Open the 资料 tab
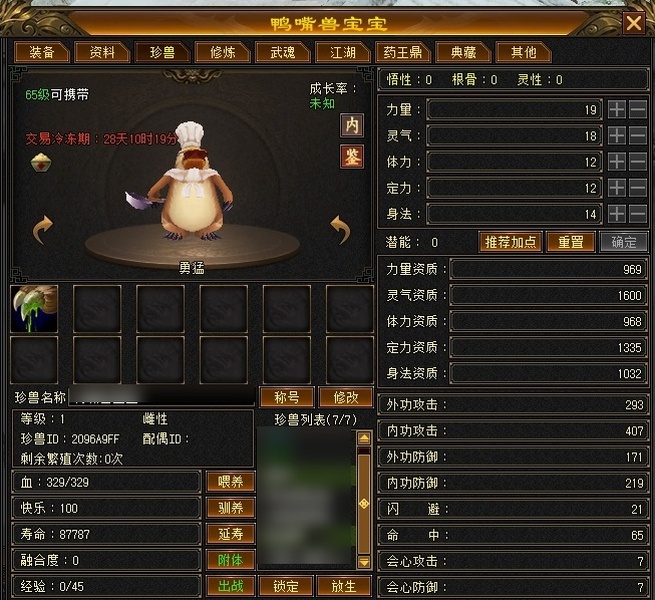This screenshot has height=600, width=655. [102, 52]
